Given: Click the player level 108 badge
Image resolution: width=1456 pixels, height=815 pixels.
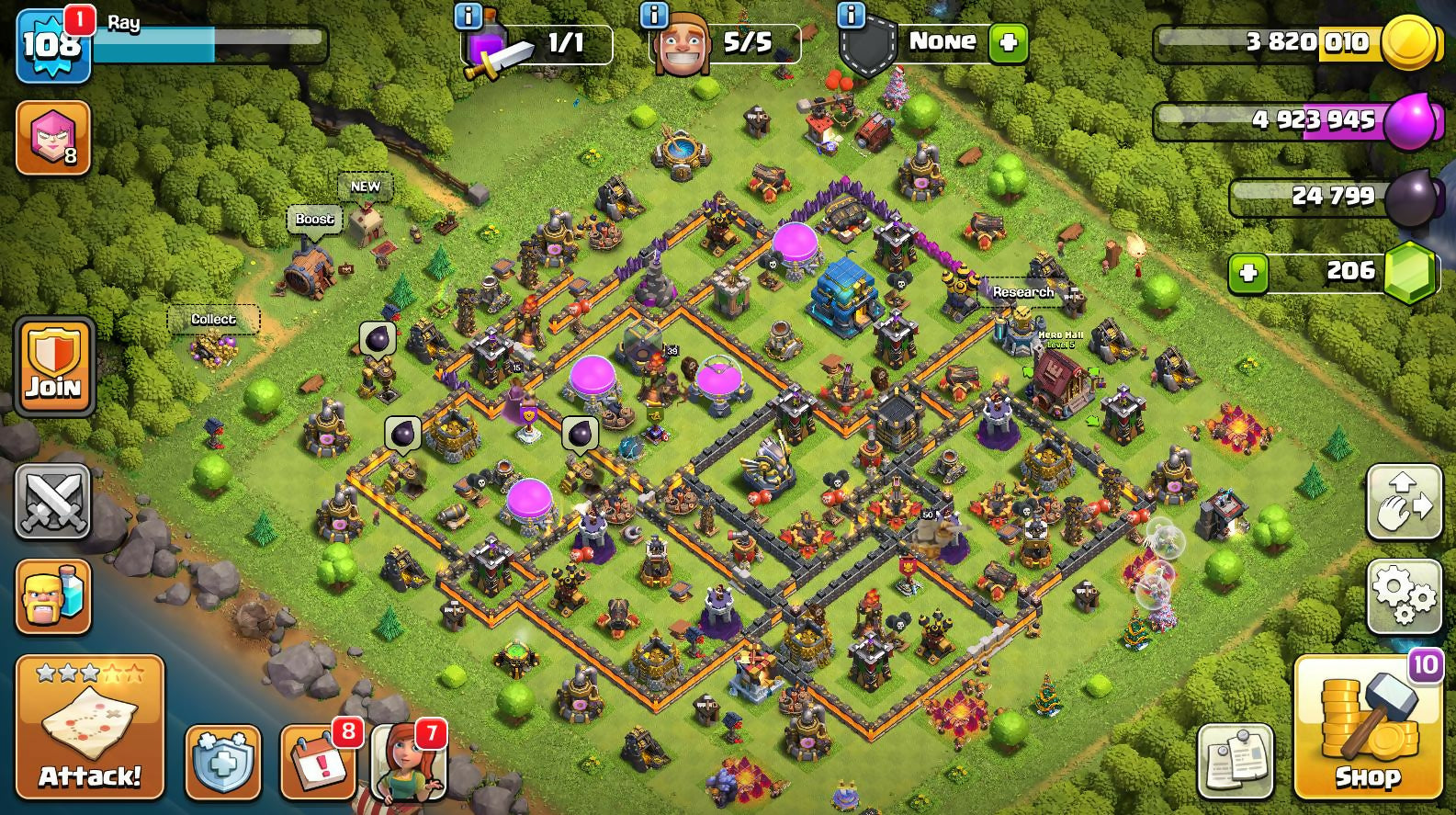Looking at the screenshot, I should [52, 44].
